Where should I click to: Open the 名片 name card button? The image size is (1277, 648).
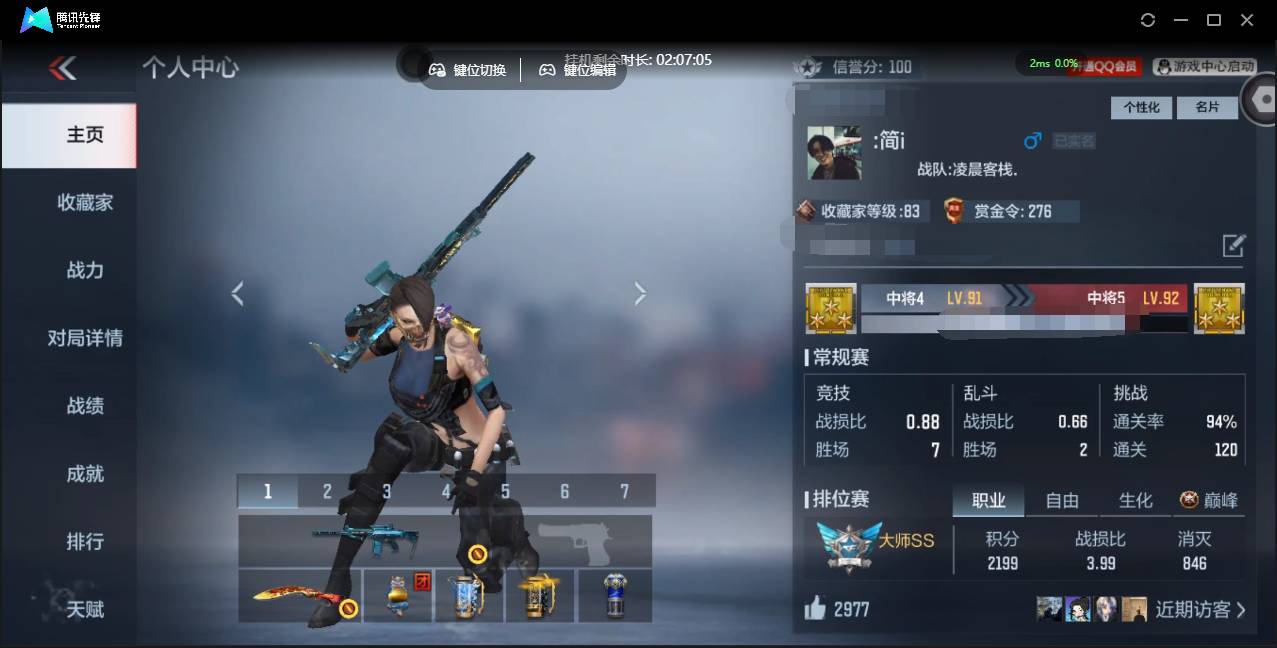(1207, 107)
